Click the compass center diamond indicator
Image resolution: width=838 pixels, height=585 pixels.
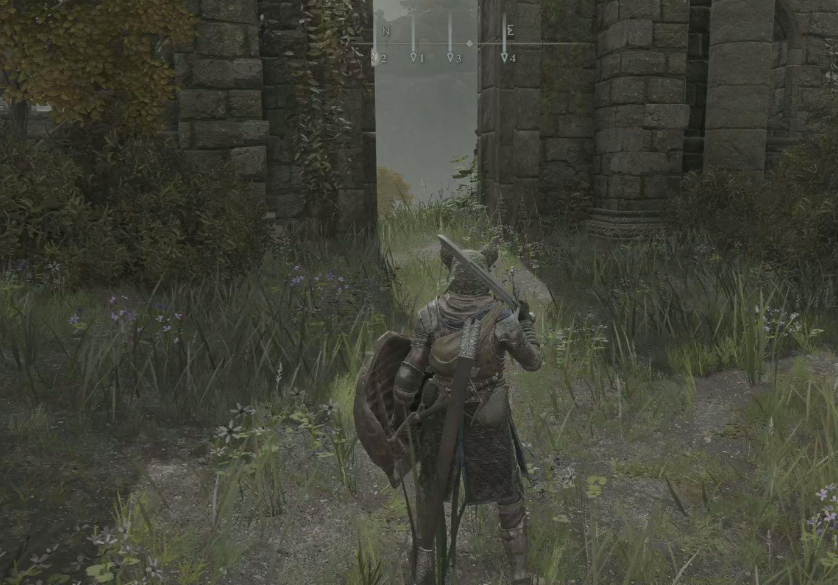pyautogui.click(x=469, y=44)
